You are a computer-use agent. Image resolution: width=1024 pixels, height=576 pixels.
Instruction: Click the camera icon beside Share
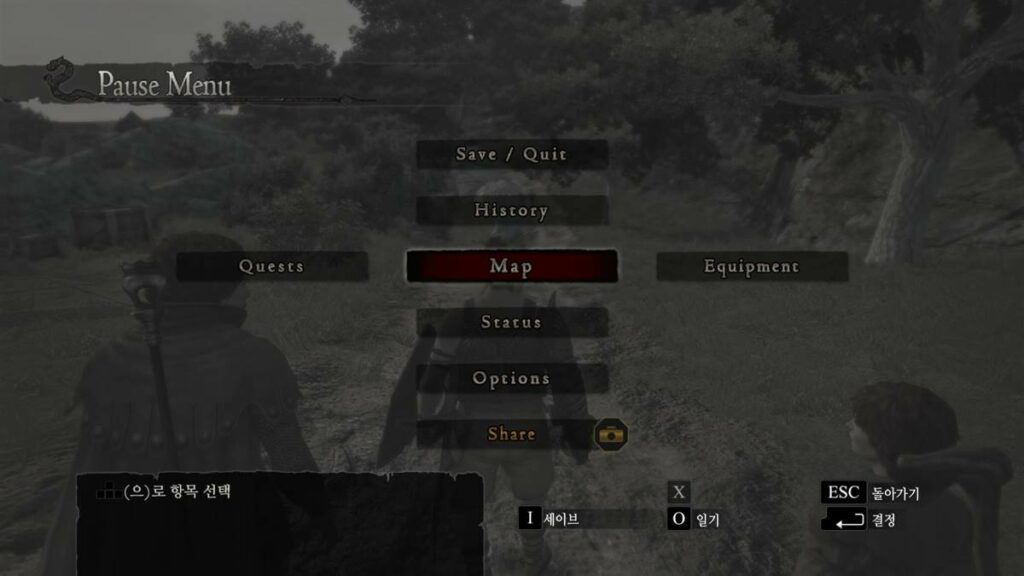611,434
